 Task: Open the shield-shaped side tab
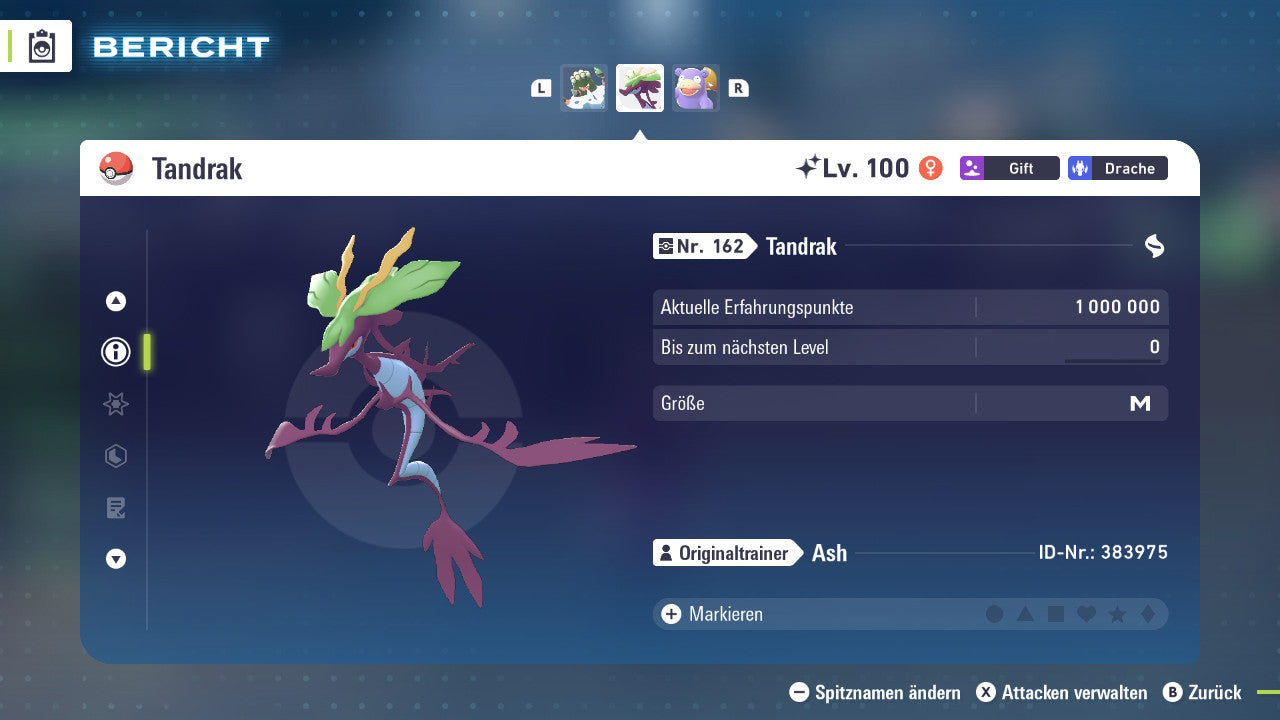pos(116,456)
